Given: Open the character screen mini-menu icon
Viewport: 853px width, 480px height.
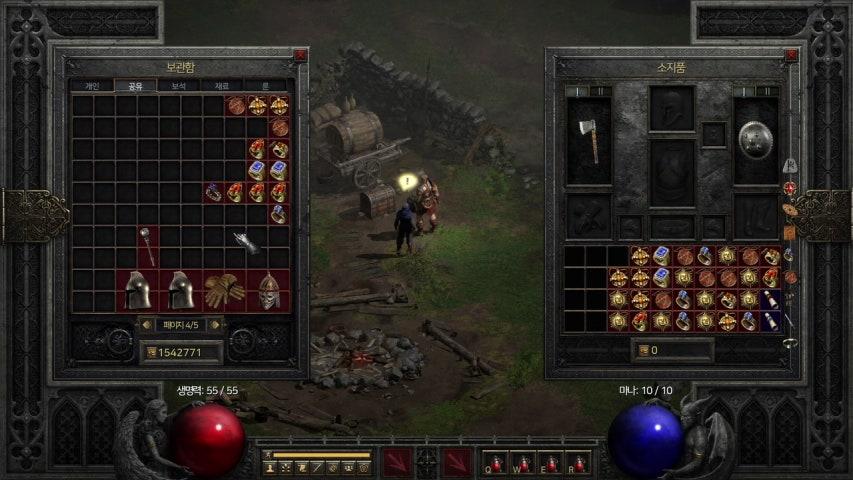Looking at the screenshot, I should tap(270, 467).
